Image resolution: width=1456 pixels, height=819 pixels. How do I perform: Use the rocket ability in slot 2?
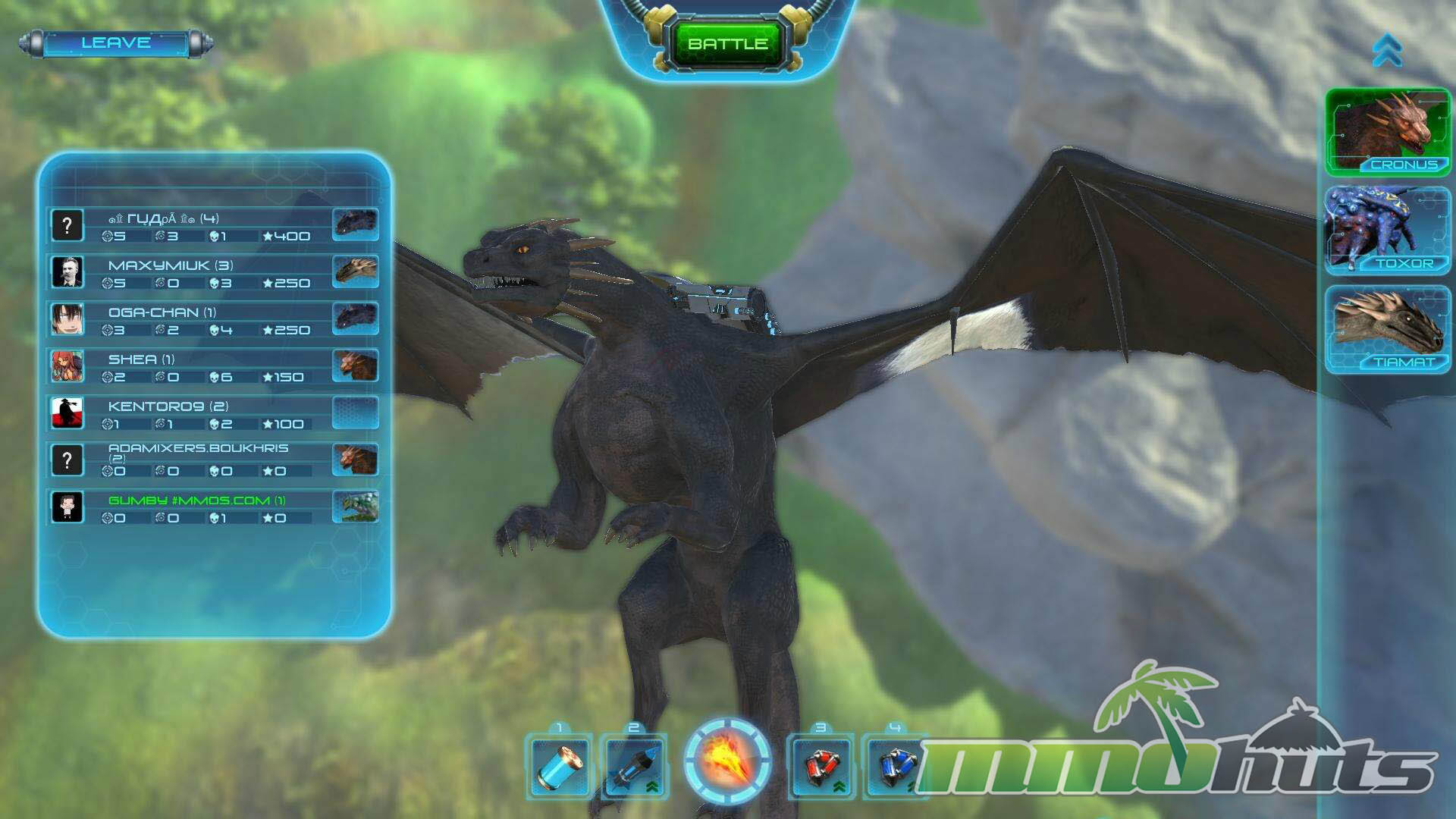(x=633, y=765)
